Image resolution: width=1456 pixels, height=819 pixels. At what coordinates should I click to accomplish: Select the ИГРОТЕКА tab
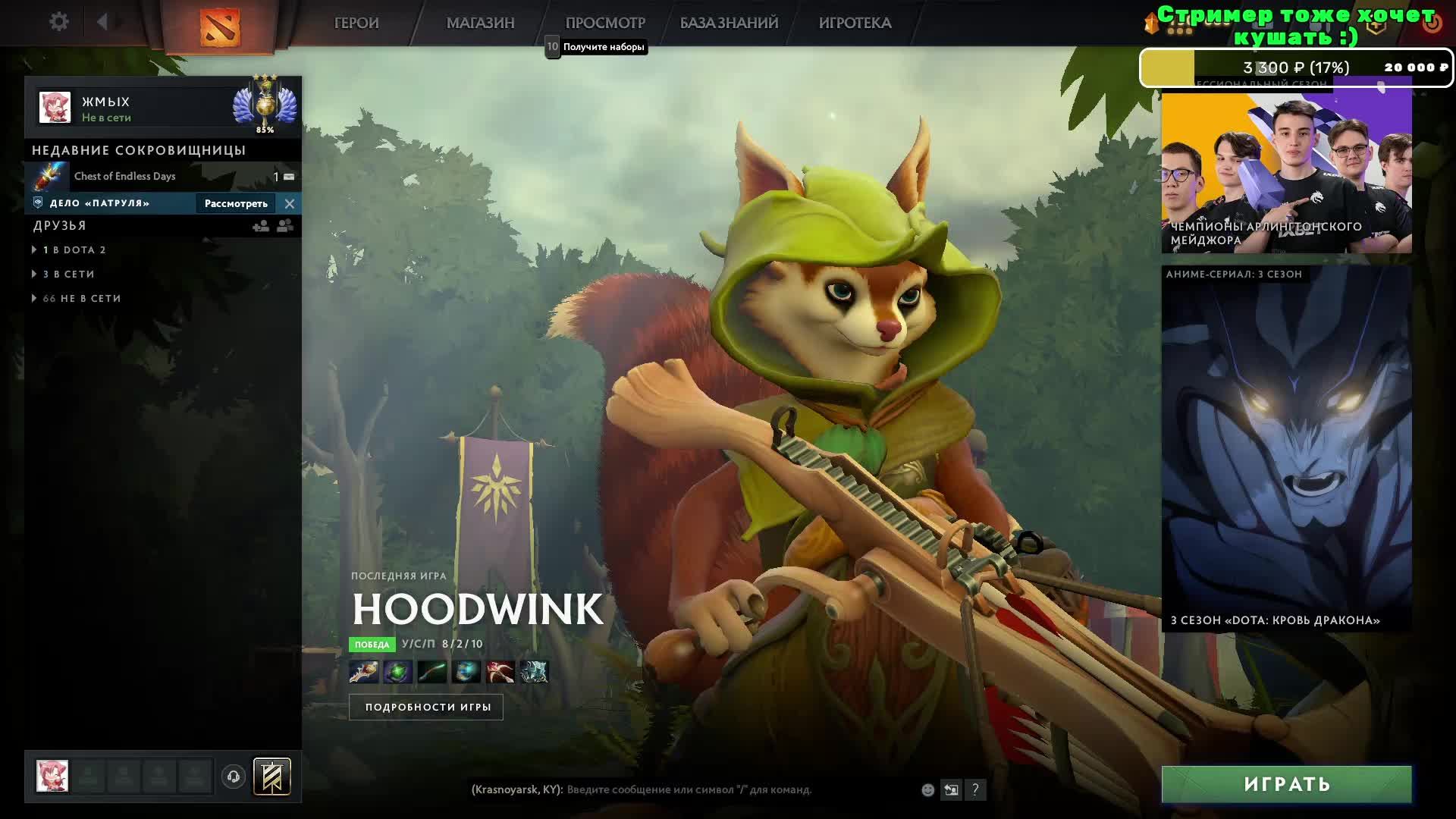click(855, 24)
